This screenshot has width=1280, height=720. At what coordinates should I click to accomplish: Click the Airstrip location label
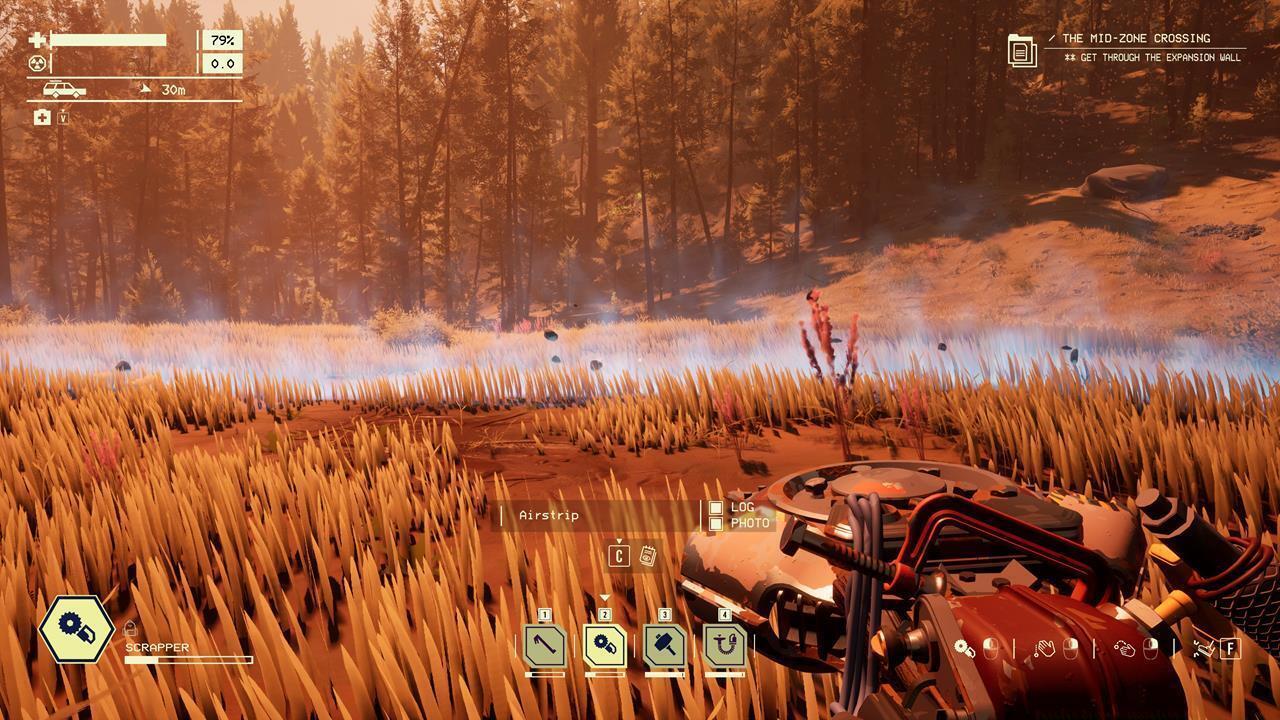tap(549, 516)
